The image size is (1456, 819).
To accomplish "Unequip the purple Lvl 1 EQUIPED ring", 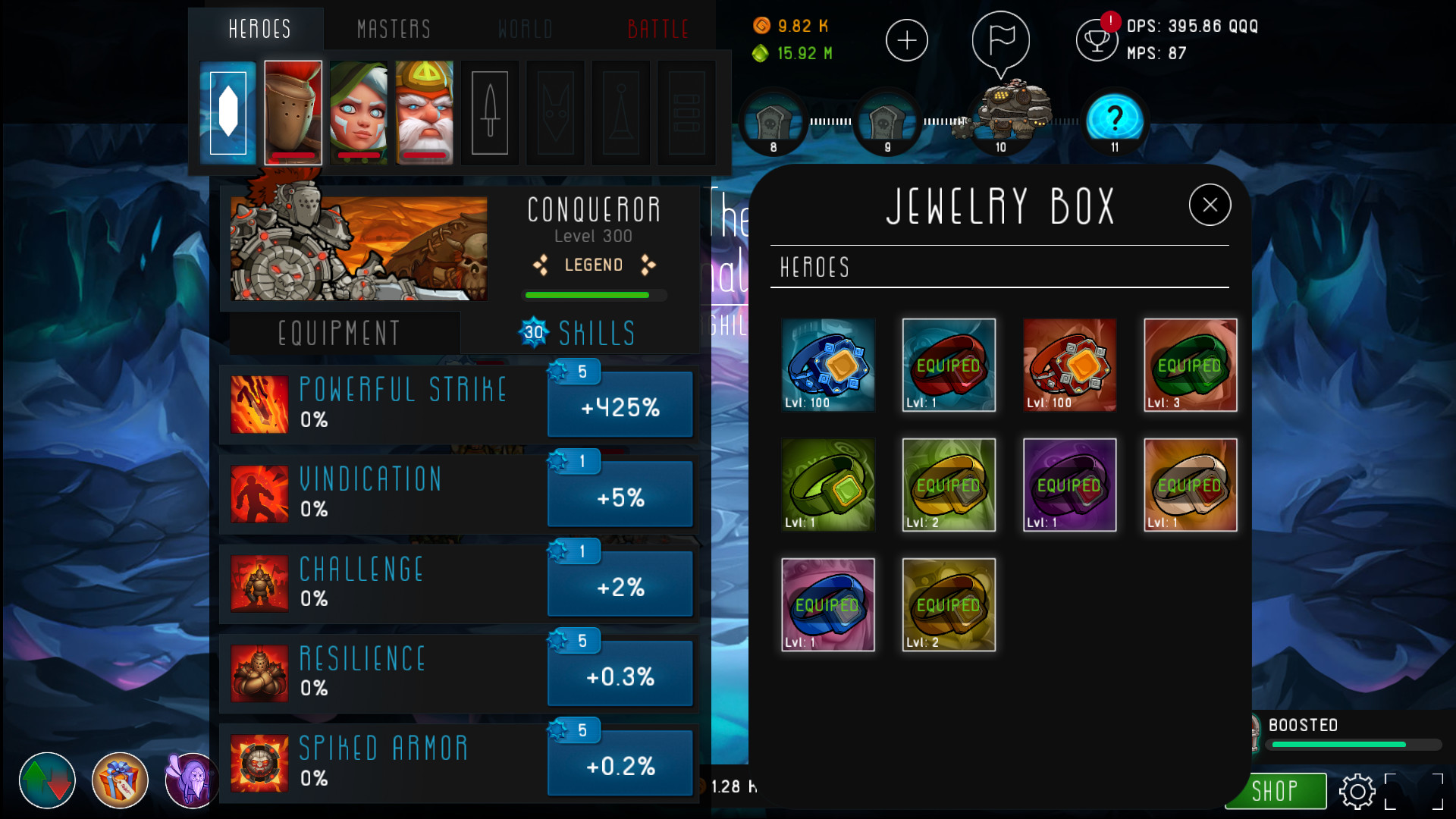I will (1069, 485).
